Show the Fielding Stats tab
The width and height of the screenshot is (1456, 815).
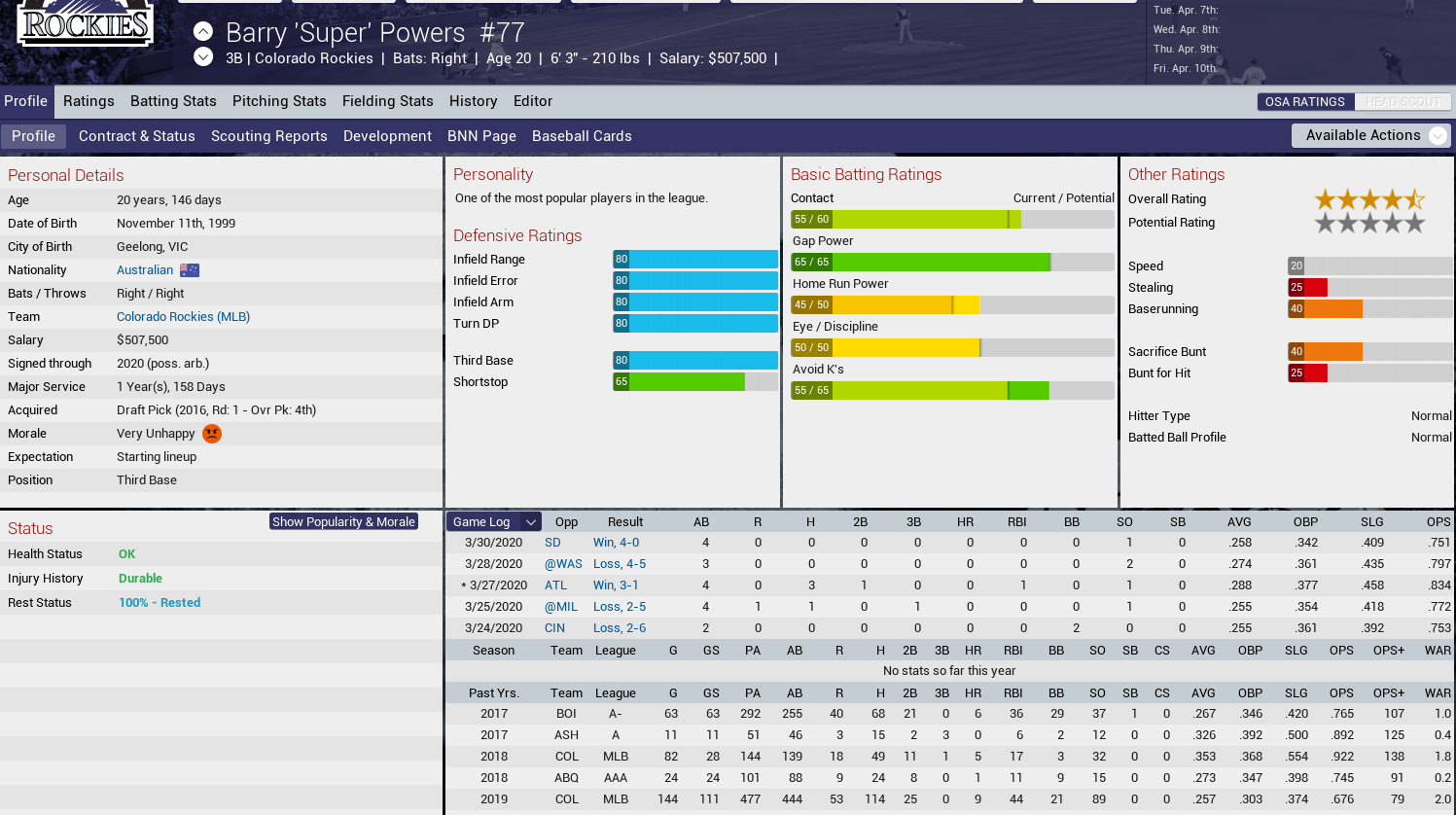click(x=387, y=101)
